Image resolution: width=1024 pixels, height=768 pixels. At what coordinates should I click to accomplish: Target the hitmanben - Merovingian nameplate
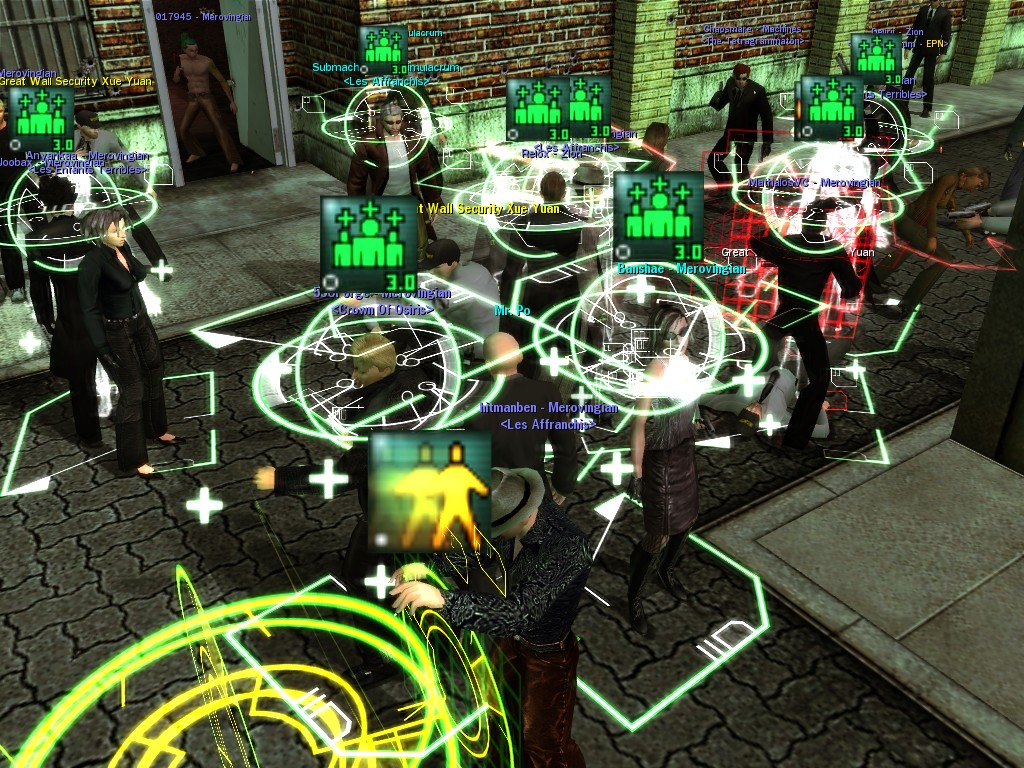[549, 408]
